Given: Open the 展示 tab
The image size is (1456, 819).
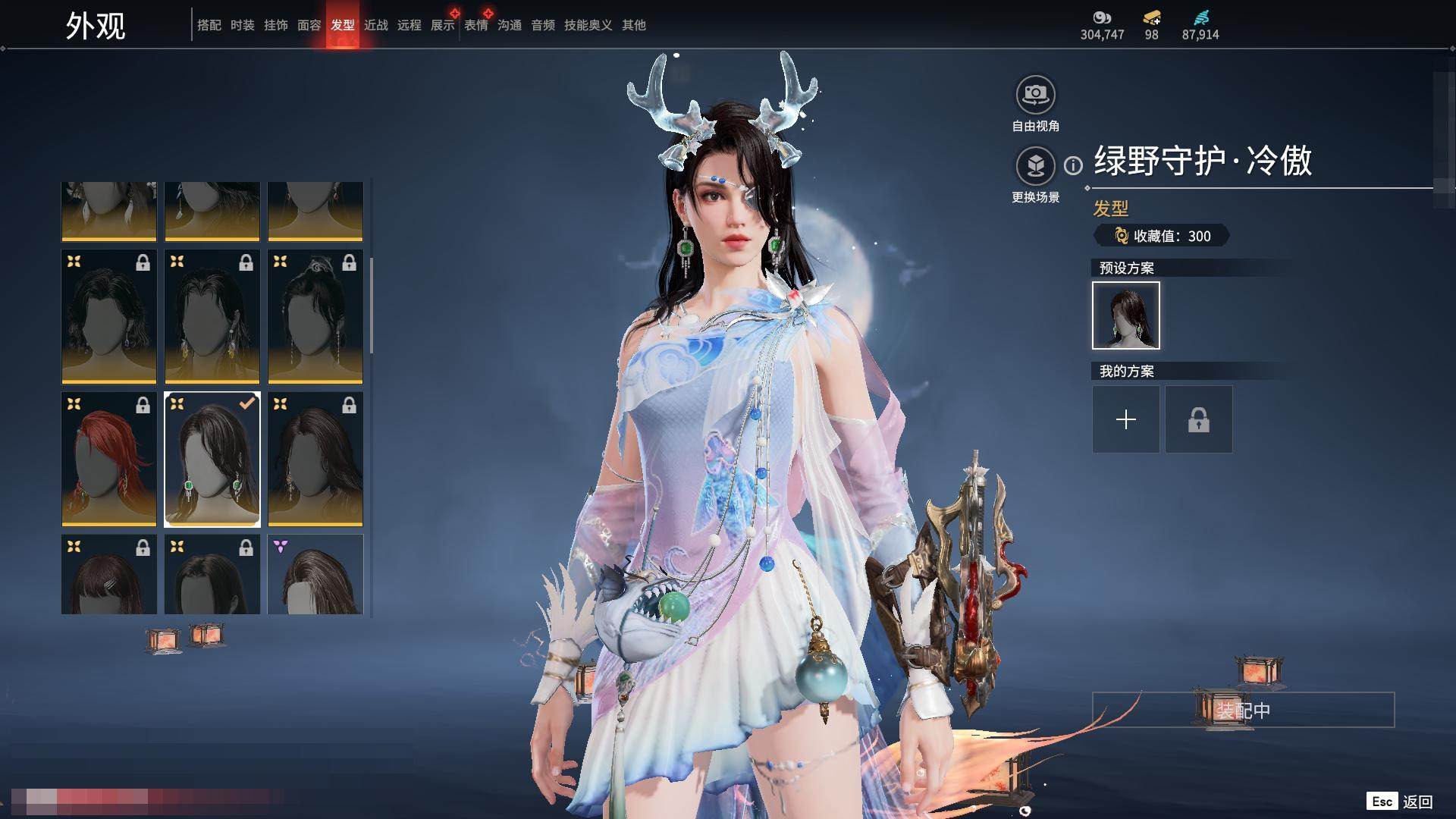Looking at the screenshot, I should [442, 25].
